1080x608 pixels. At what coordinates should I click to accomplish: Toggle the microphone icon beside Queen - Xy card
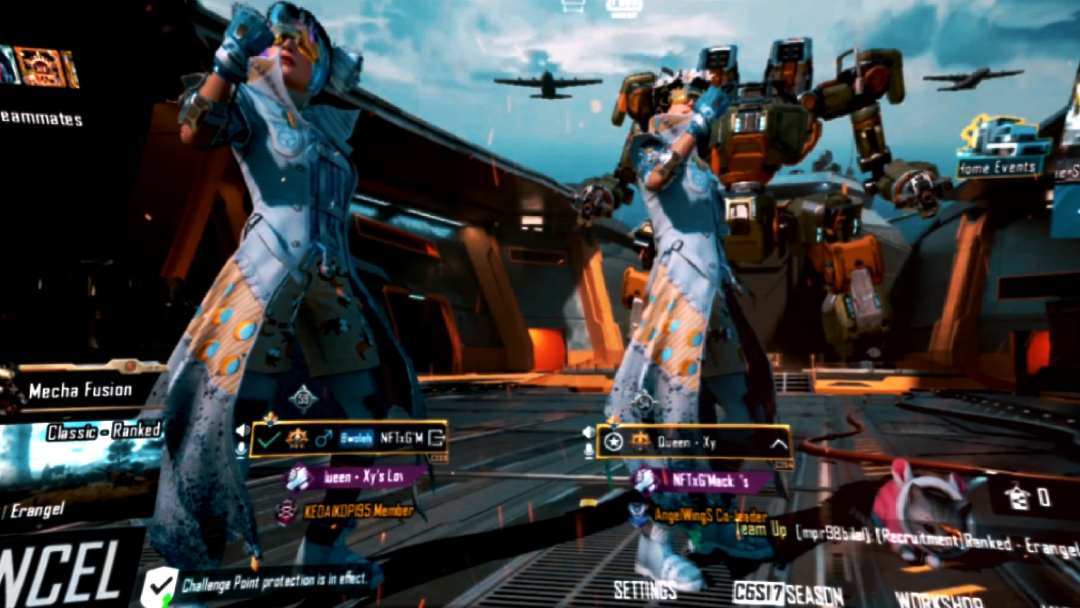click(588, 451)
